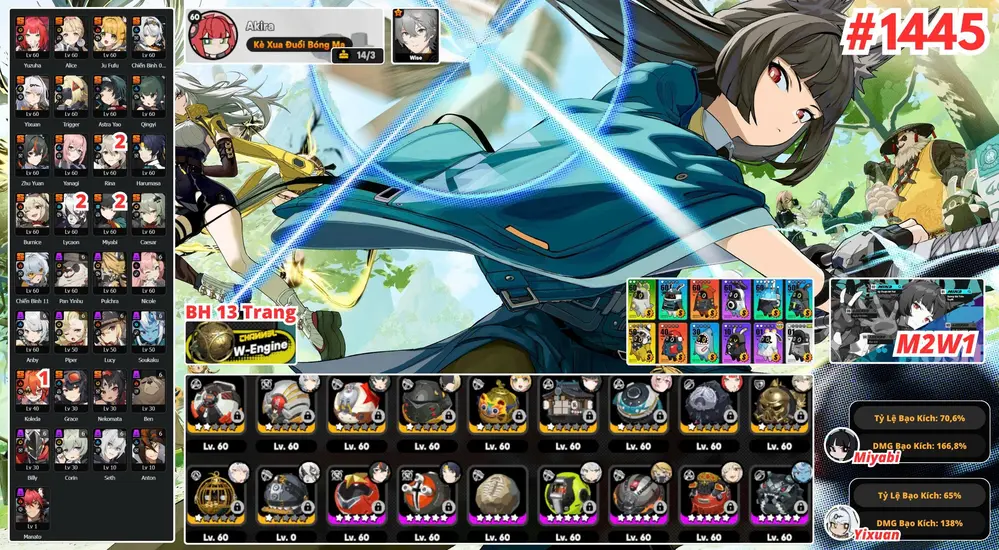Select the Wise proxy portrait card

tap(413, 36)
